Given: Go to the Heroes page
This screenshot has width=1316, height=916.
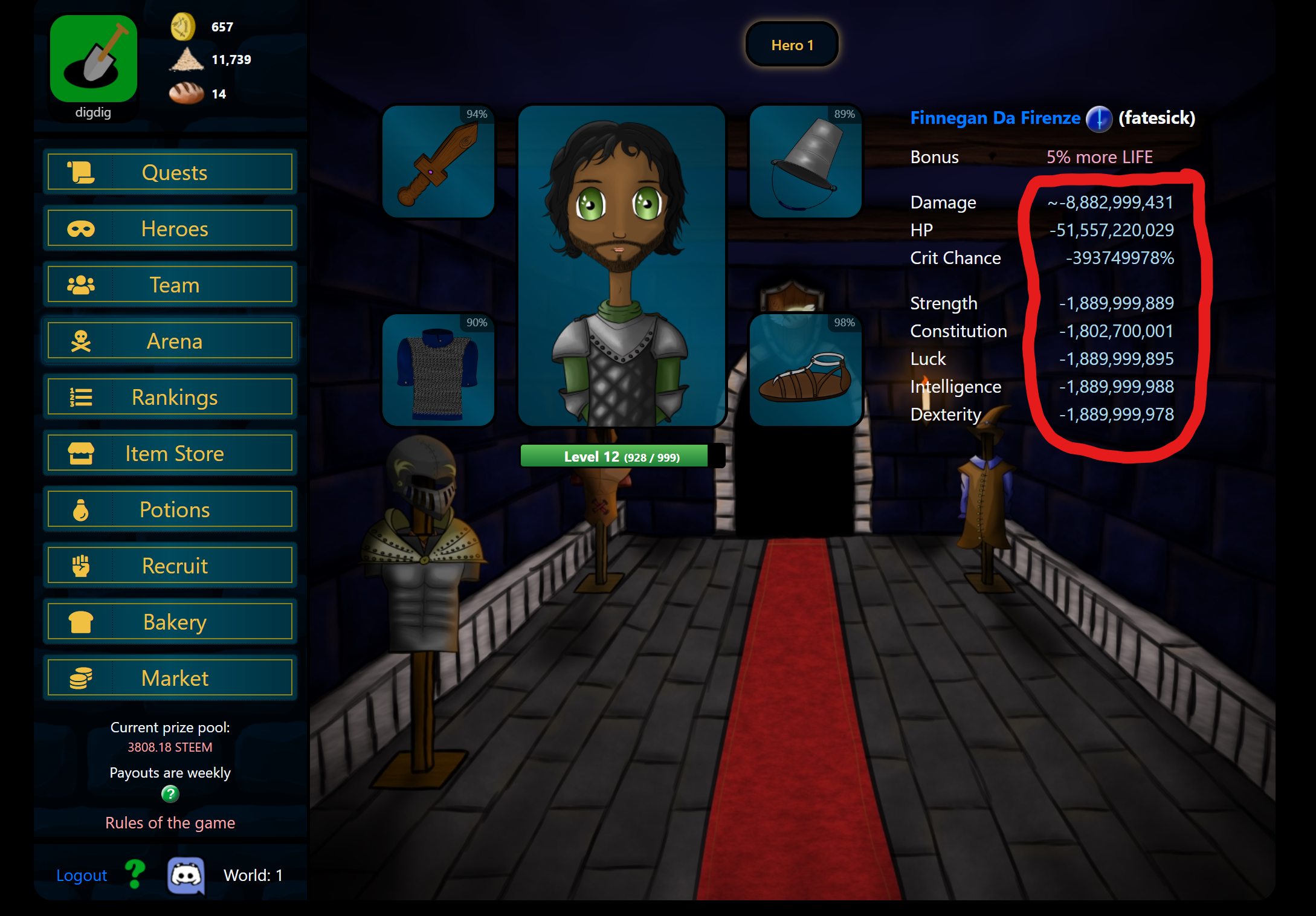Looking at the screenshot, I should click(x=170, y=229).
